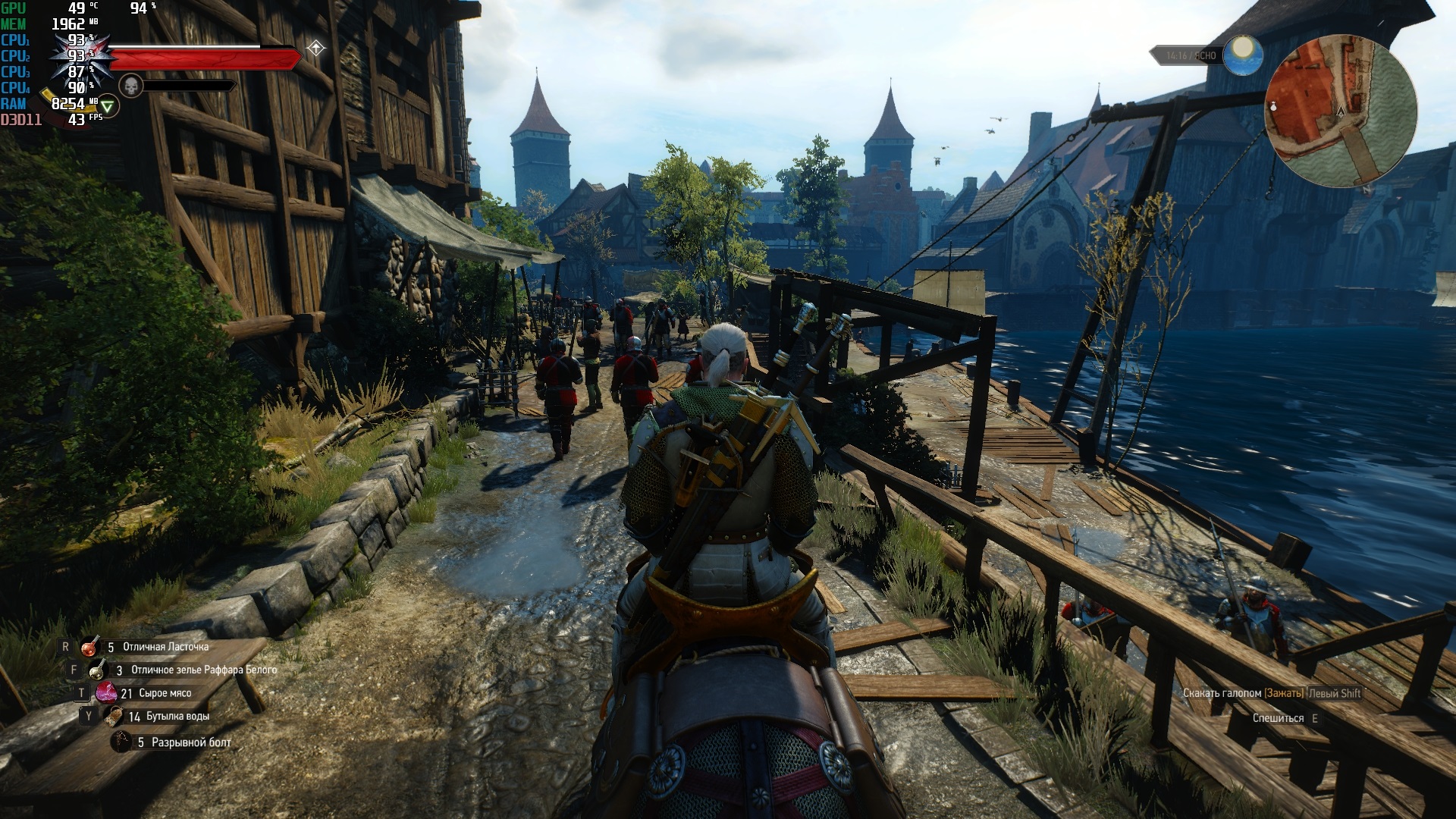The image size is (1456, 819).
Task: Pick the Разрывной болт ammo slot
Action: [121, 742]
